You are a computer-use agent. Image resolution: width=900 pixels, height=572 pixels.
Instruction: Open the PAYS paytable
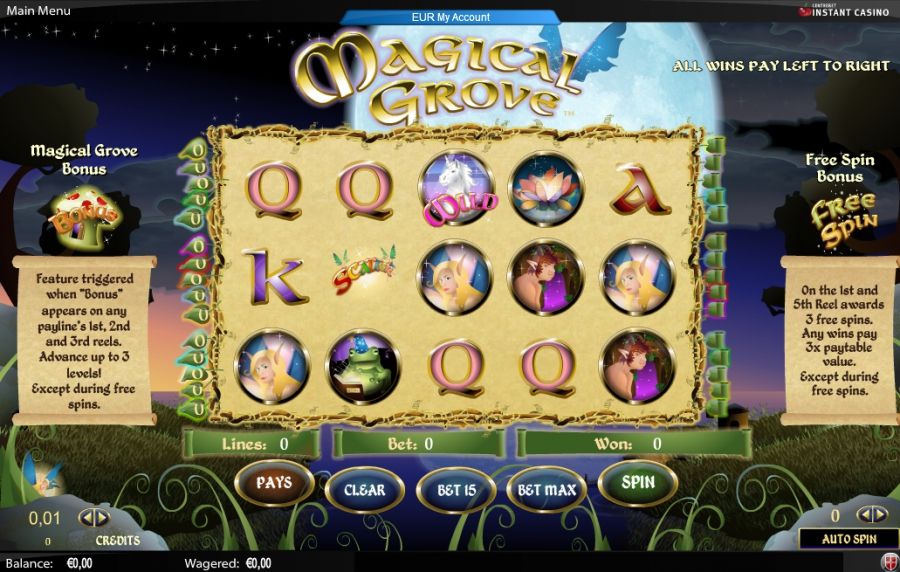tap(273, 483)
